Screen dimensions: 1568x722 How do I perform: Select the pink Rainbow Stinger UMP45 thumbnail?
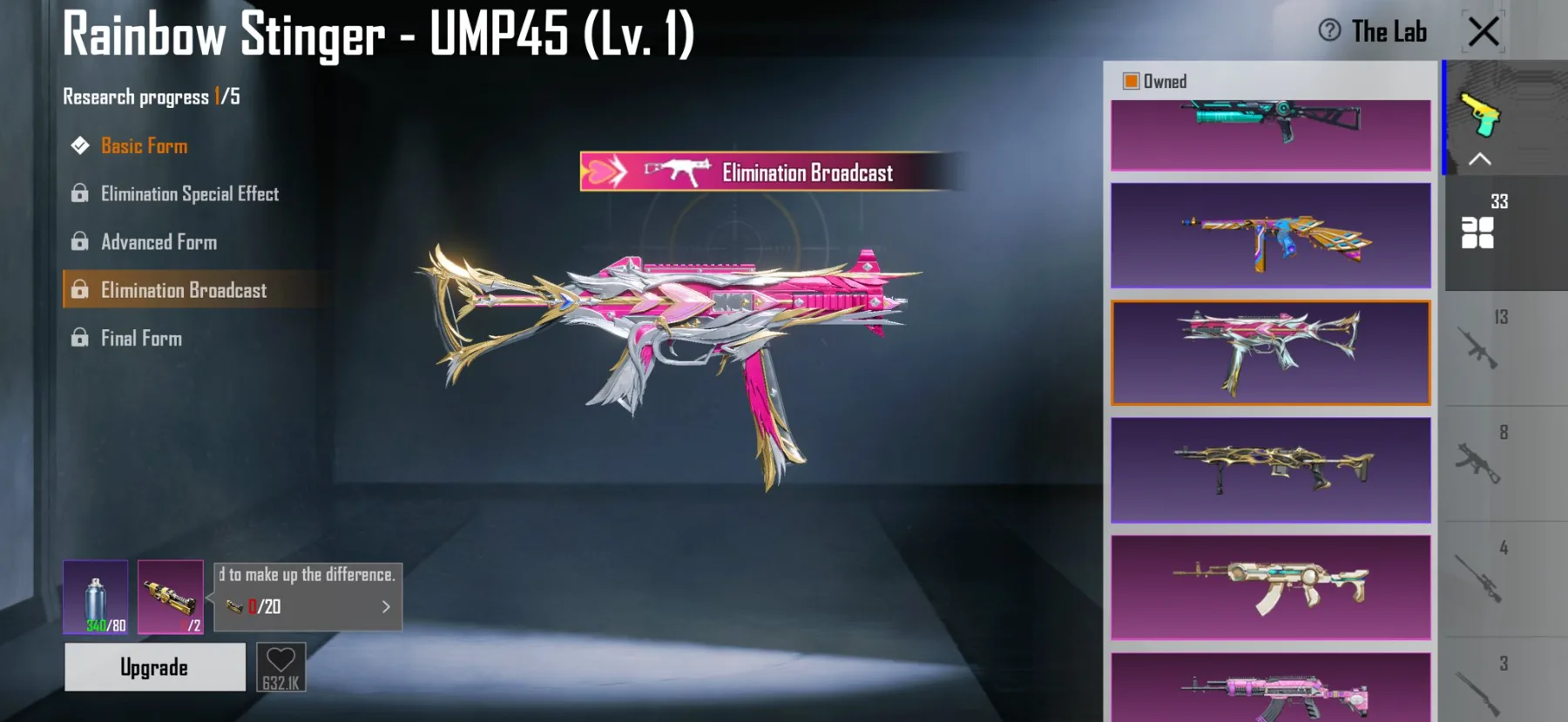click(x=1270, y=353)
